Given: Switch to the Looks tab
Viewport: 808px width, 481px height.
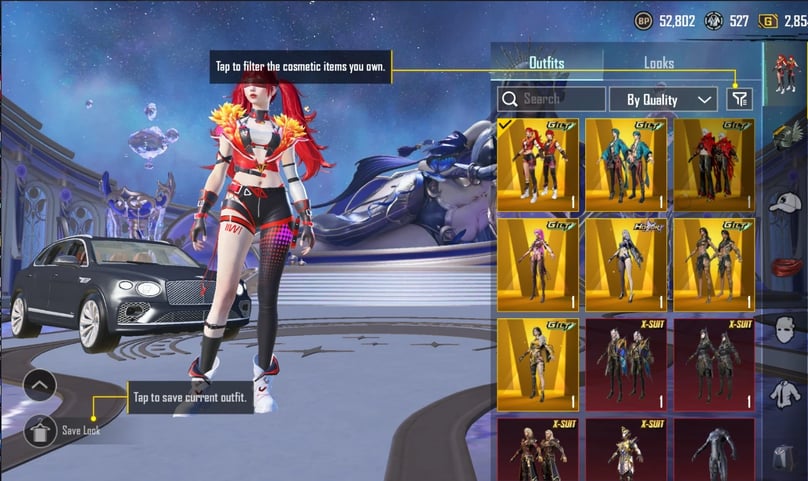Looking at the screenshot, I should point(659,63).
